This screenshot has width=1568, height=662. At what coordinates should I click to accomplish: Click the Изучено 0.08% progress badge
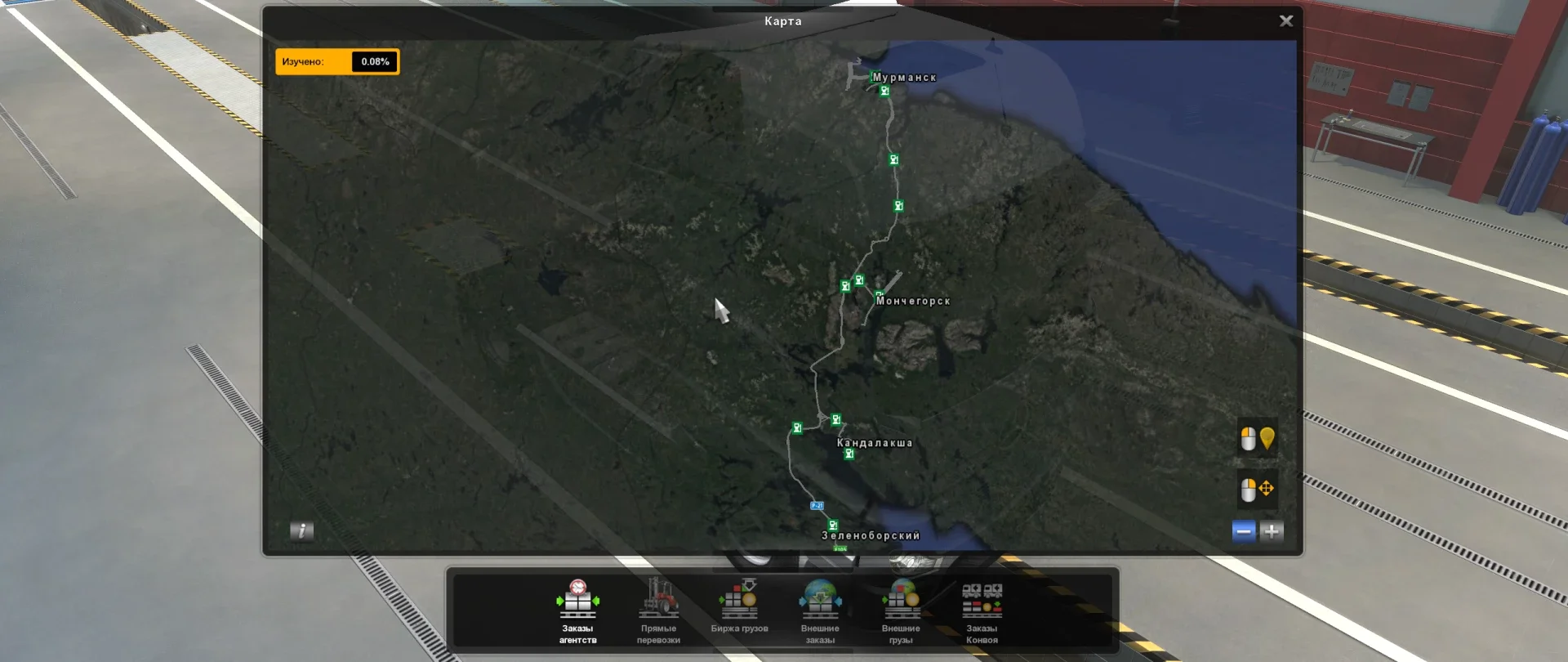click(x=338, y=61)
